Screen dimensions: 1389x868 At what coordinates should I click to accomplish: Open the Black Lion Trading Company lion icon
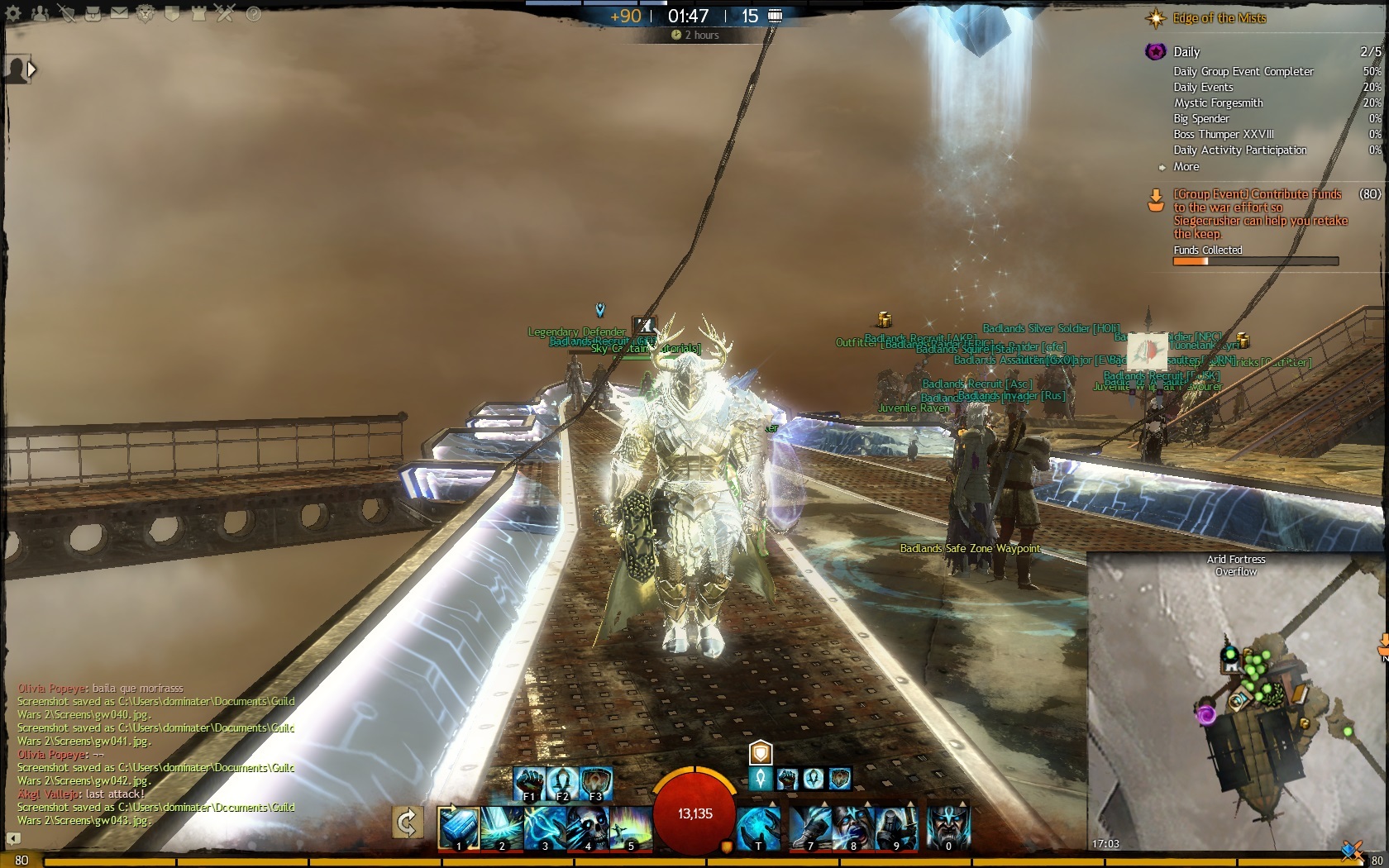click(x=146, y=13)
